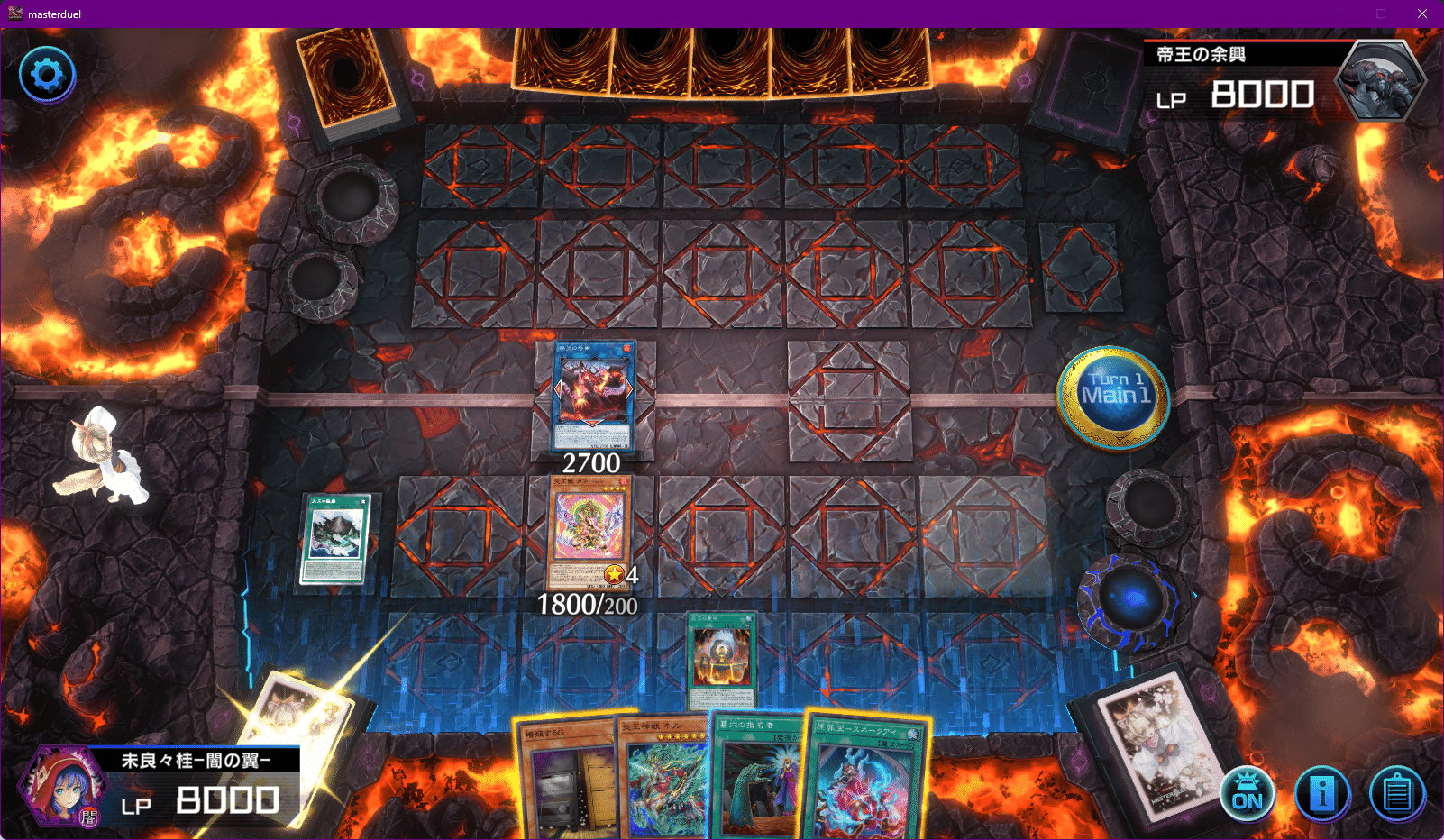
Task: Open the card info viewer
Action: click(1321, 794)
